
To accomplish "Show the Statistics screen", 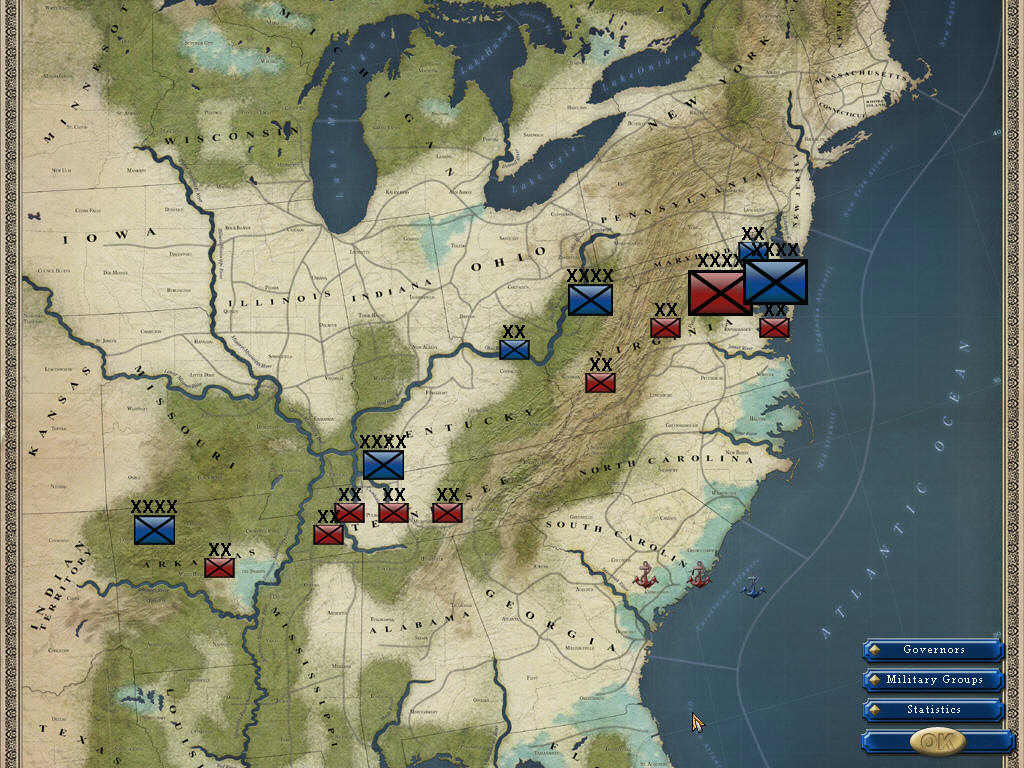I will tap(933, 710).
